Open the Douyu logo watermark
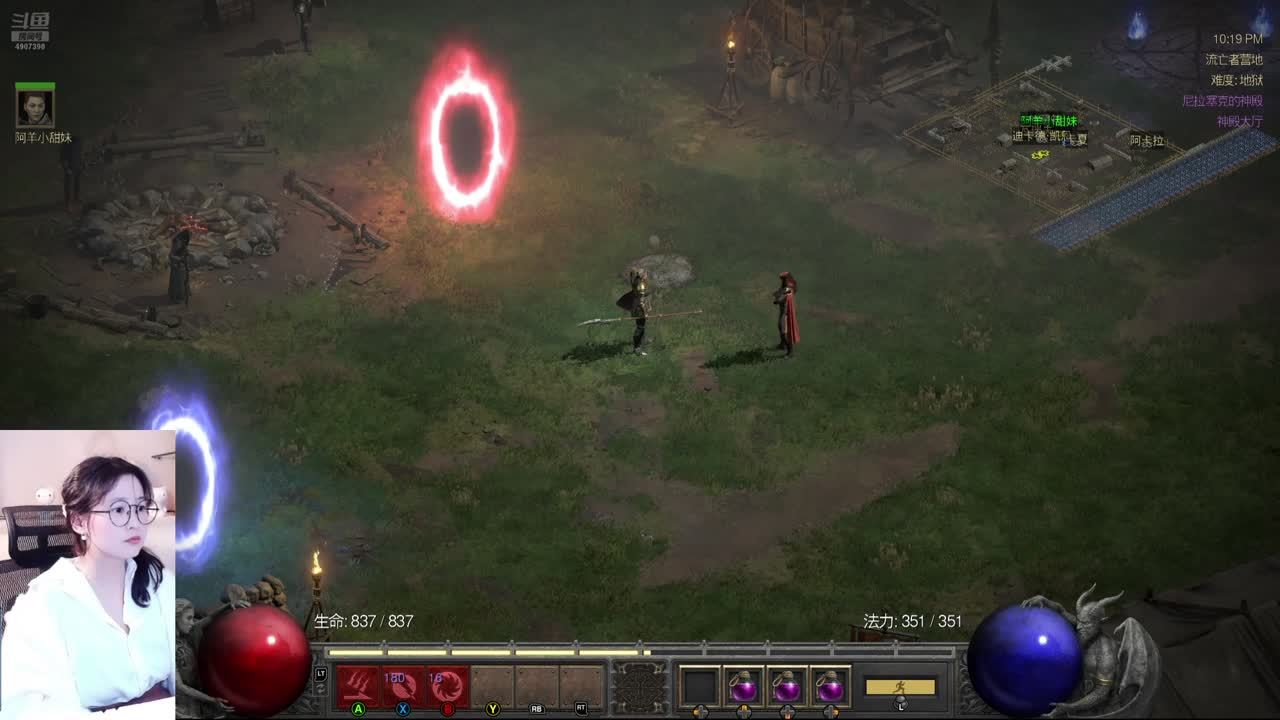Viewport: 1280px width, 720px height. click(x=30, y=30)
